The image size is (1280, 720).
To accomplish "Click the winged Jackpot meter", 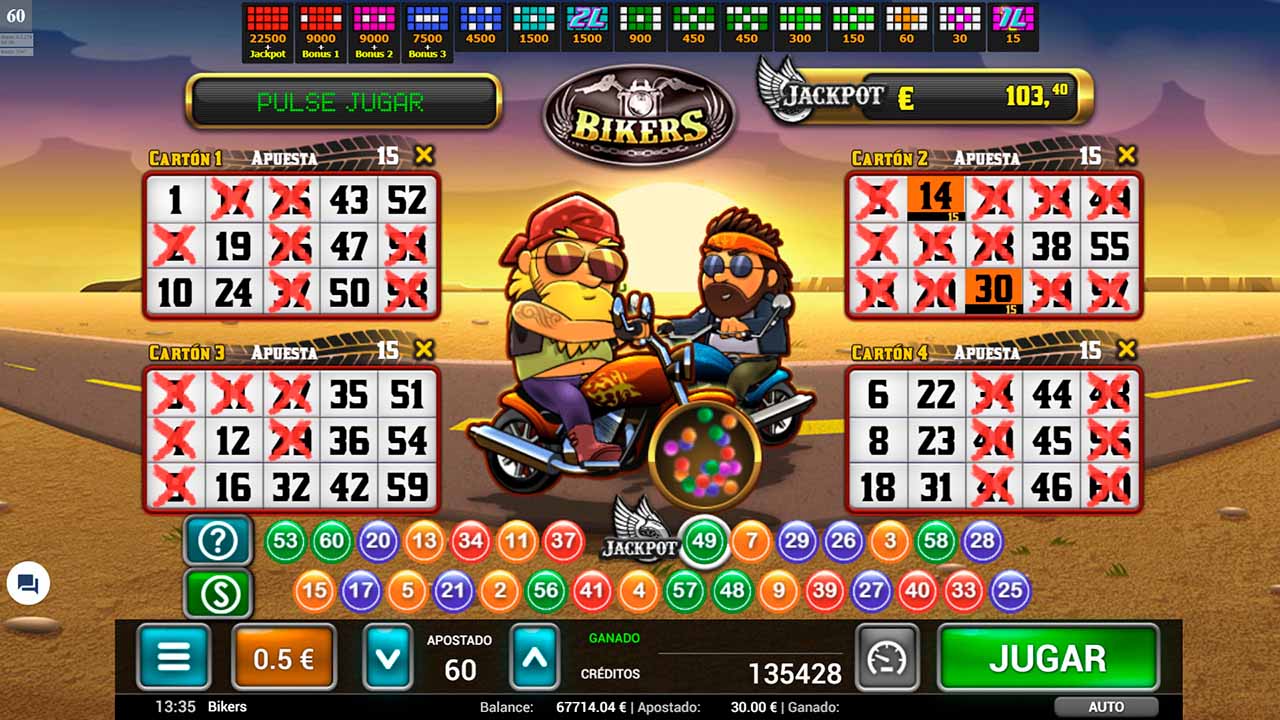I will (925, 98).
